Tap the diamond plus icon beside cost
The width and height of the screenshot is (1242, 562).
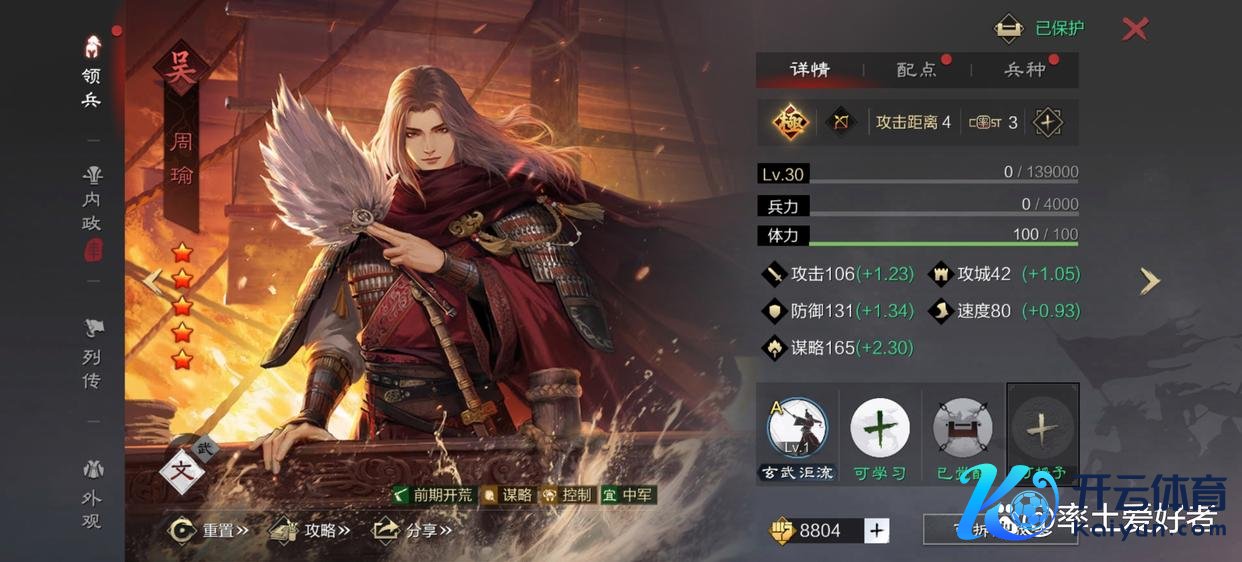(1047, 122)
